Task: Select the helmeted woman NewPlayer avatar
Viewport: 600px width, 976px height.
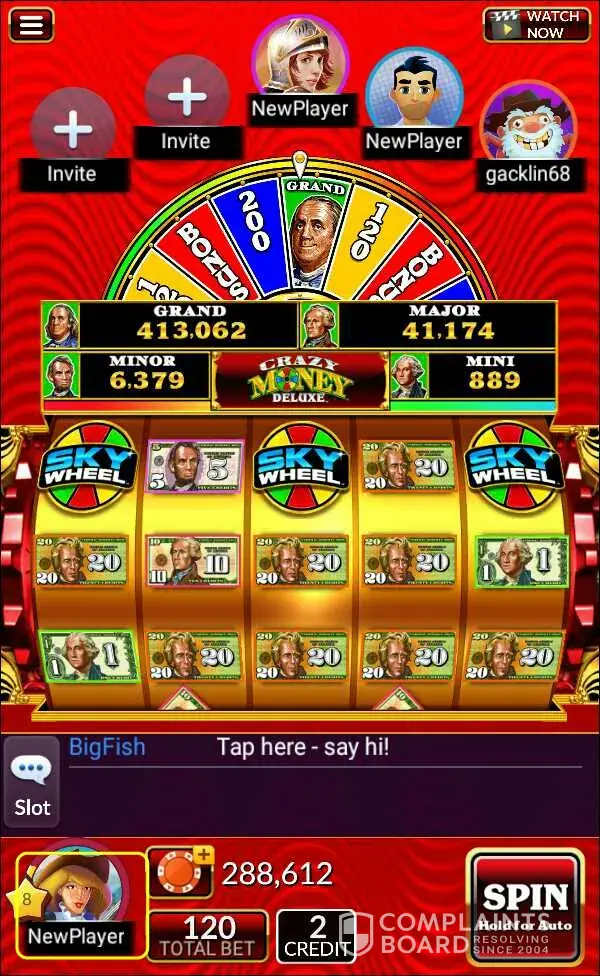Action: click(299, 58)
